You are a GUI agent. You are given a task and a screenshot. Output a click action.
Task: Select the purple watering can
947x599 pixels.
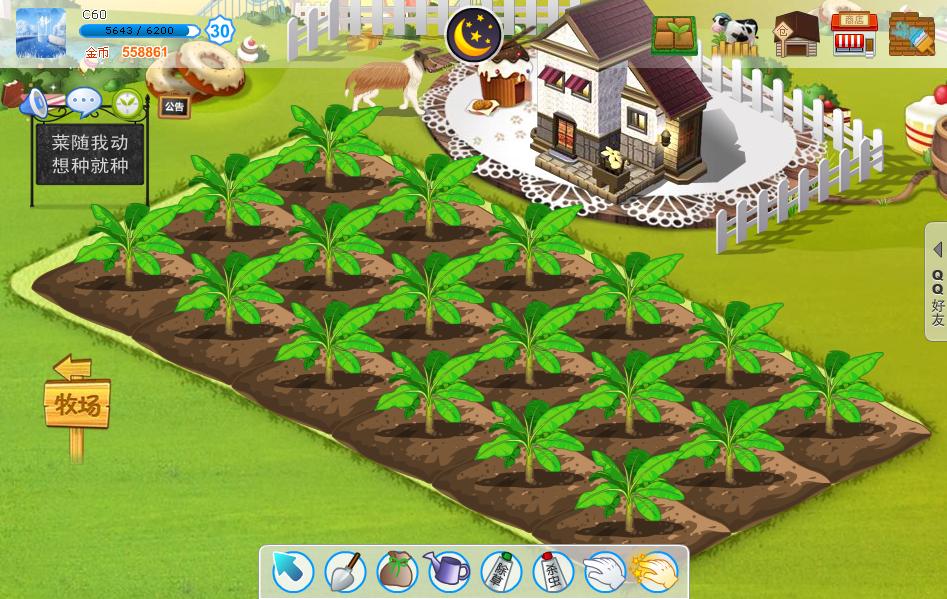tap(449, 572)
